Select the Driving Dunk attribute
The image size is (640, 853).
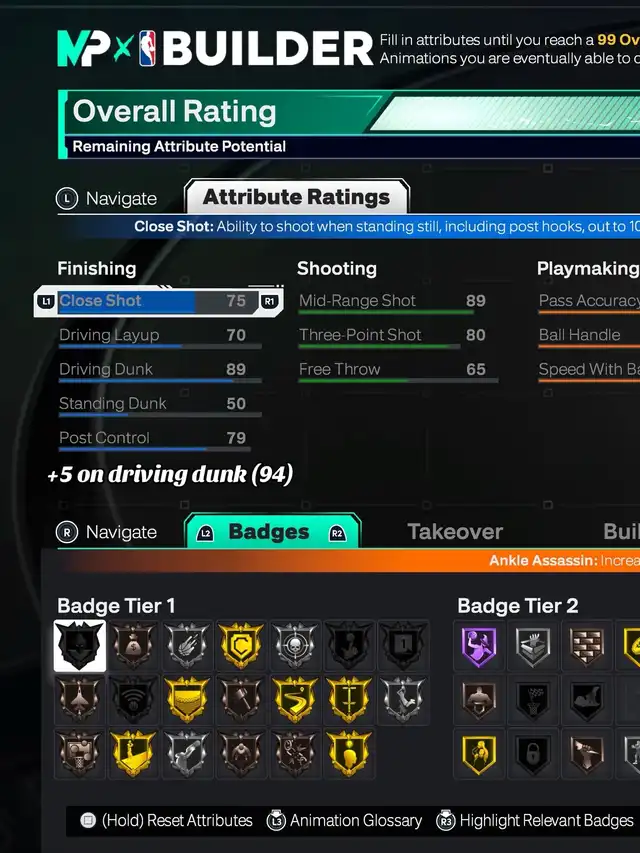pos(152,370)
